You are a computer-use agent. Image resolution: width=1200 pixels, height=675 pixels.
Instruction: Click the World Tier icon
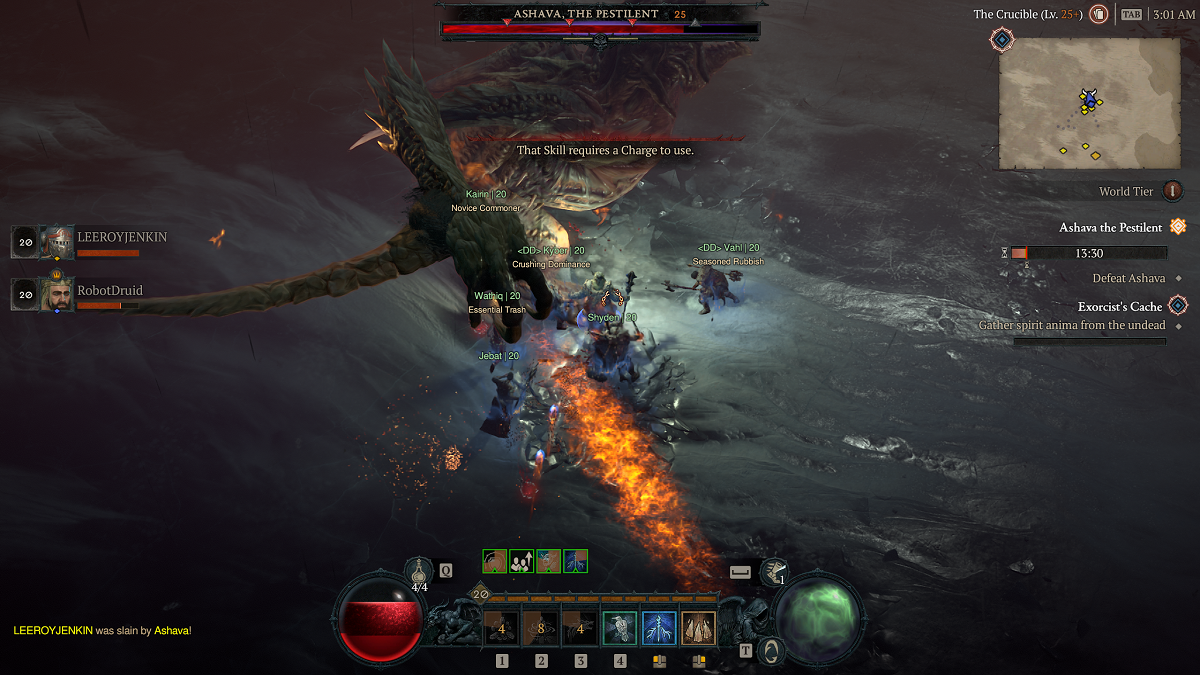[x=1172, y=191]
